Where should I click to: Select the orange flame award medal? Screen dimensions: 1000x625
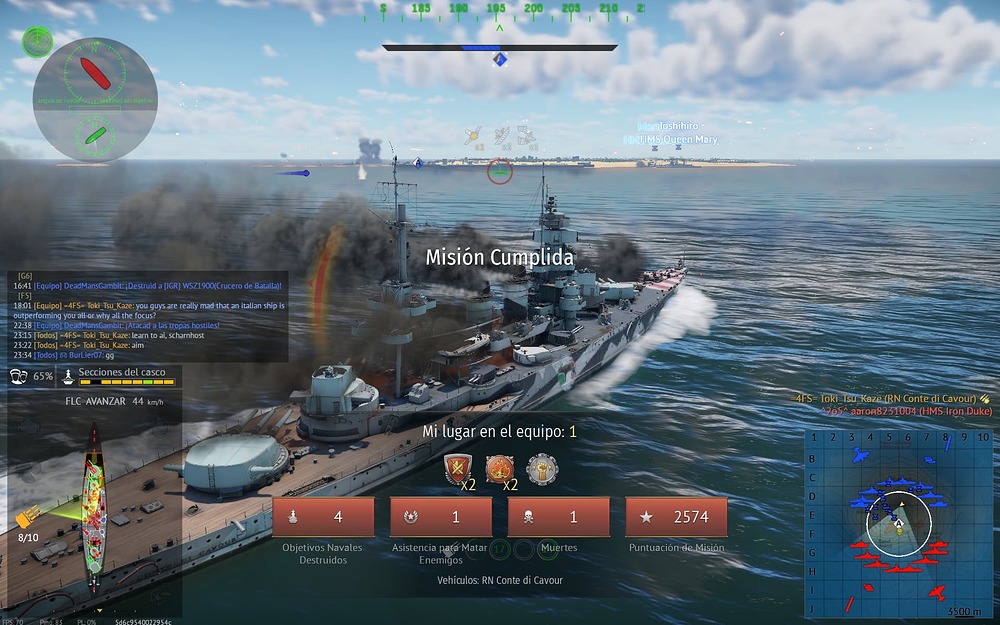pyautogui.click(x=500, y=468)
